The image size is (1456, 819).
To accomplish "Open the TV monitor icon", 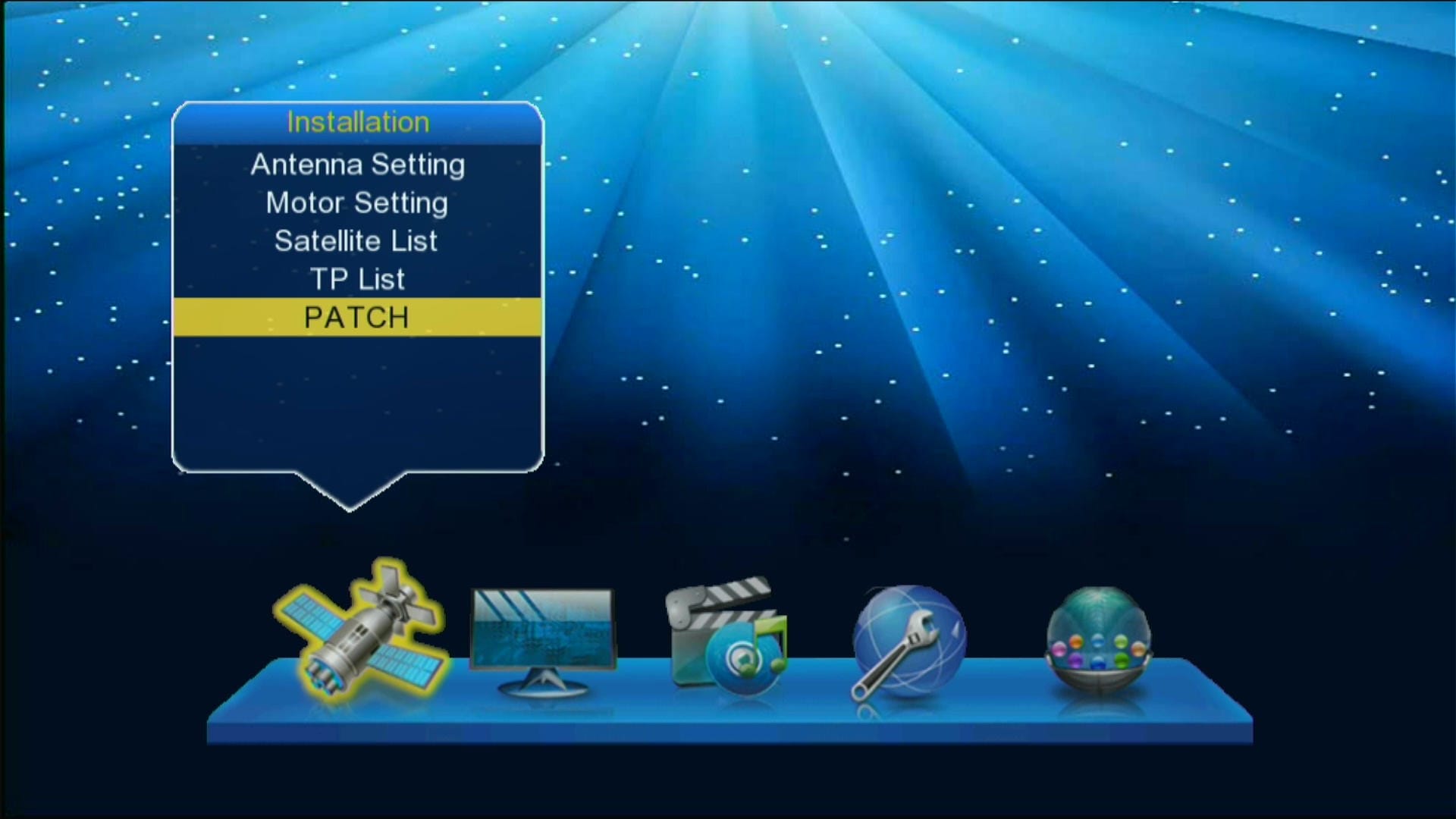I will click(542, 641).
